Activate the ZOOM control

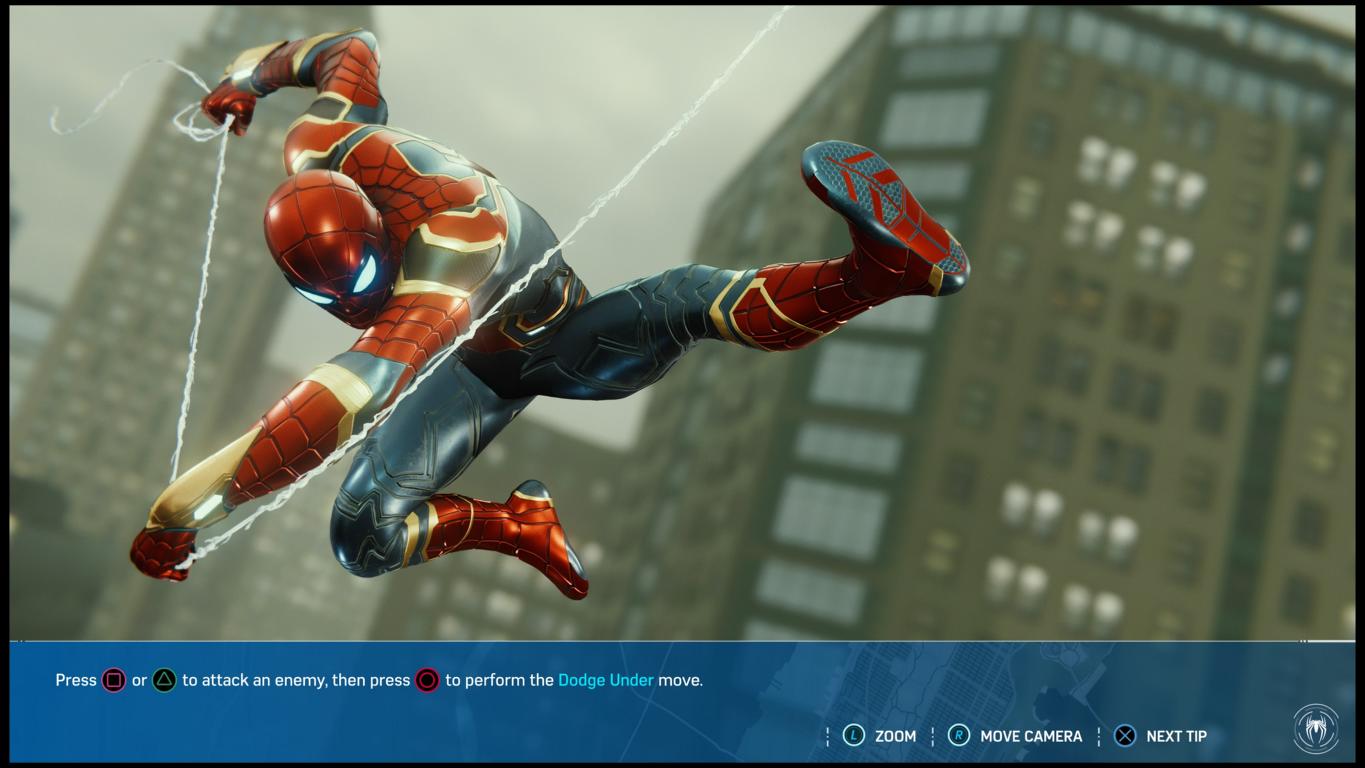click(897, 736)
